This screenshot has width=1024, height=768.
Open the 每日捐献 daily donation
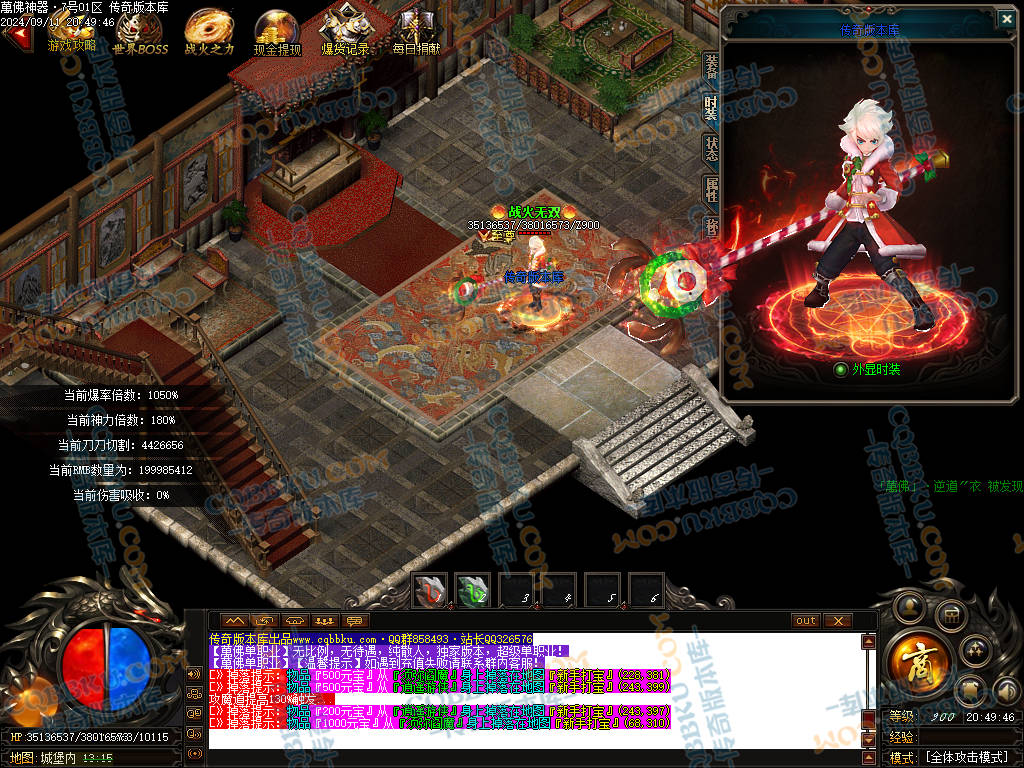point(414,30)
